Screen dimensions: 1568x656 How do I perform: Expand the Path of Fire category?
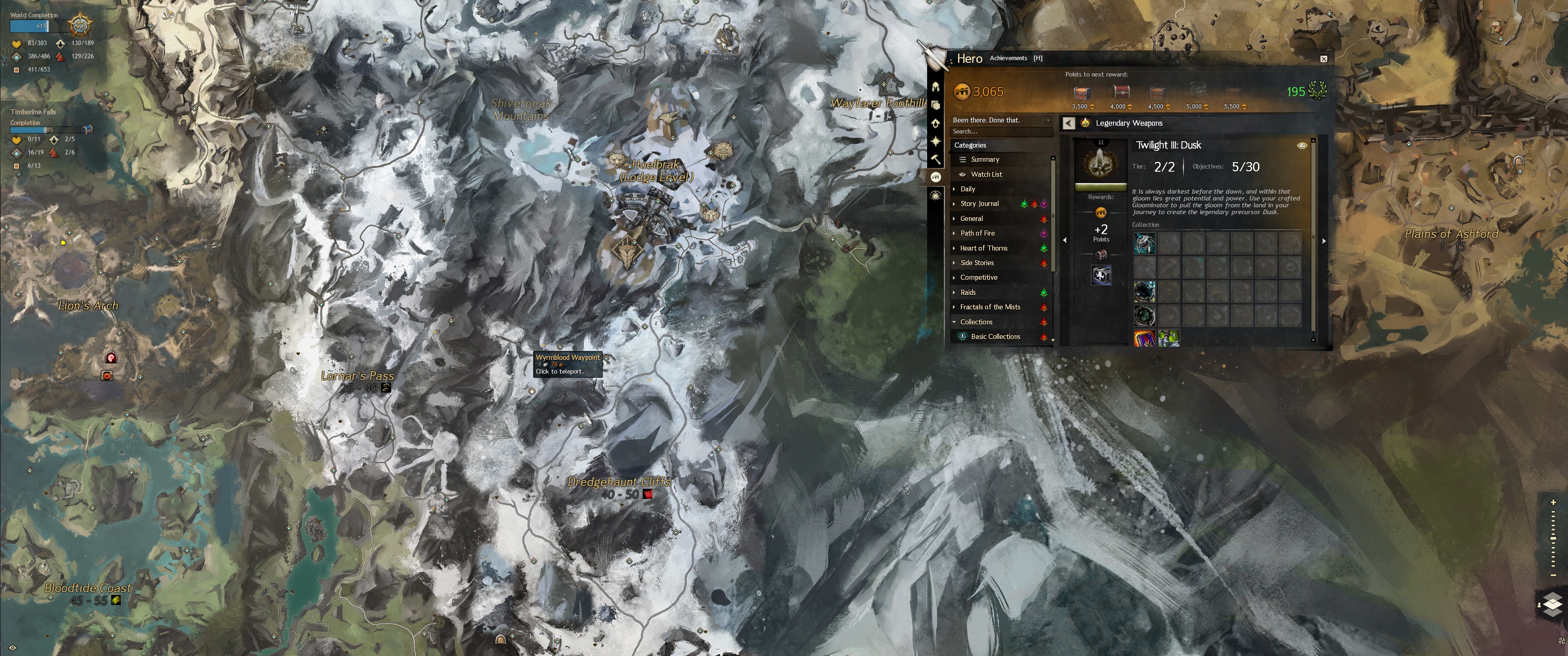[977, 233]
